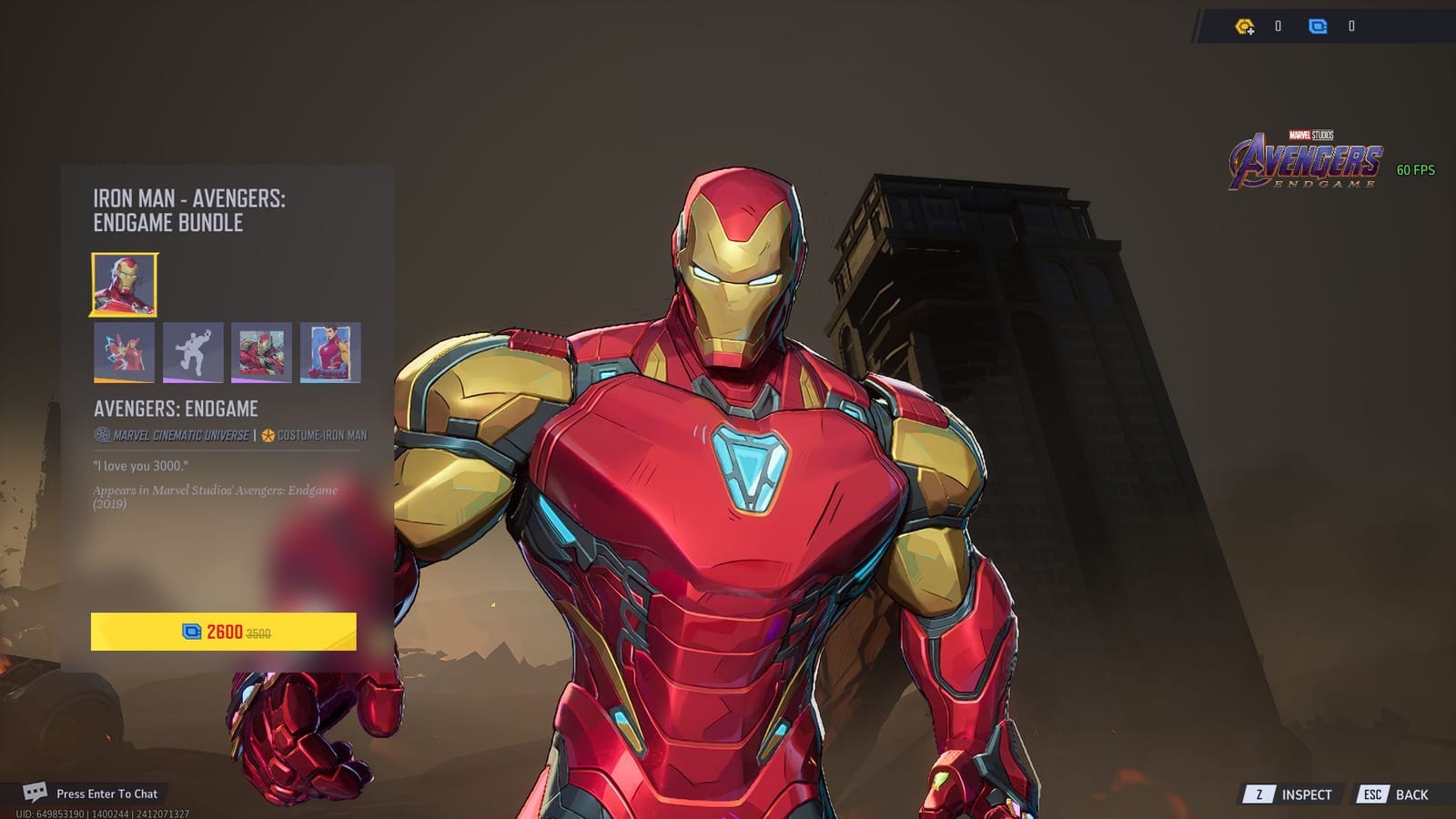This screenshot has height=819, width=1456.
Task: Select the Iron Man costume thumbnail
Action: click(x=124, y=286)
